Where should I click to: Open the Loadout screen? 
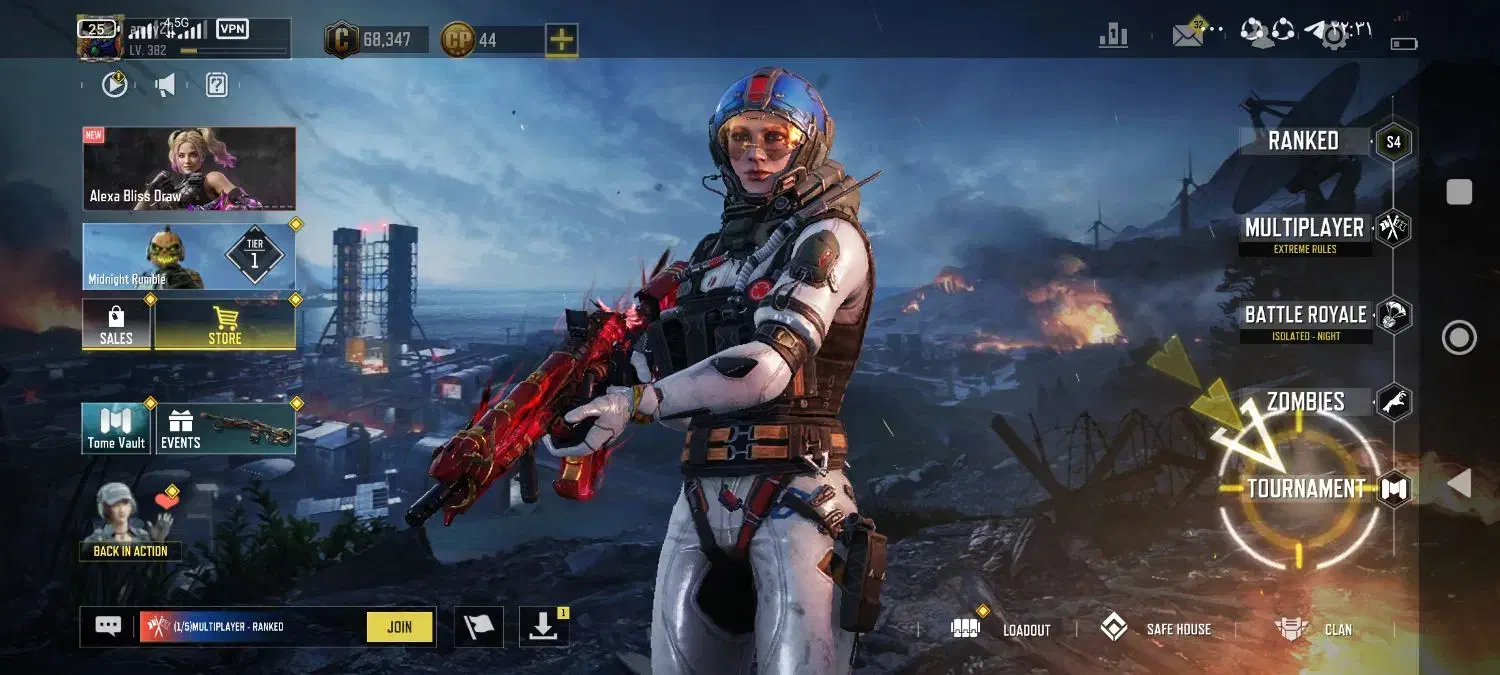(x=1003, y=629)
